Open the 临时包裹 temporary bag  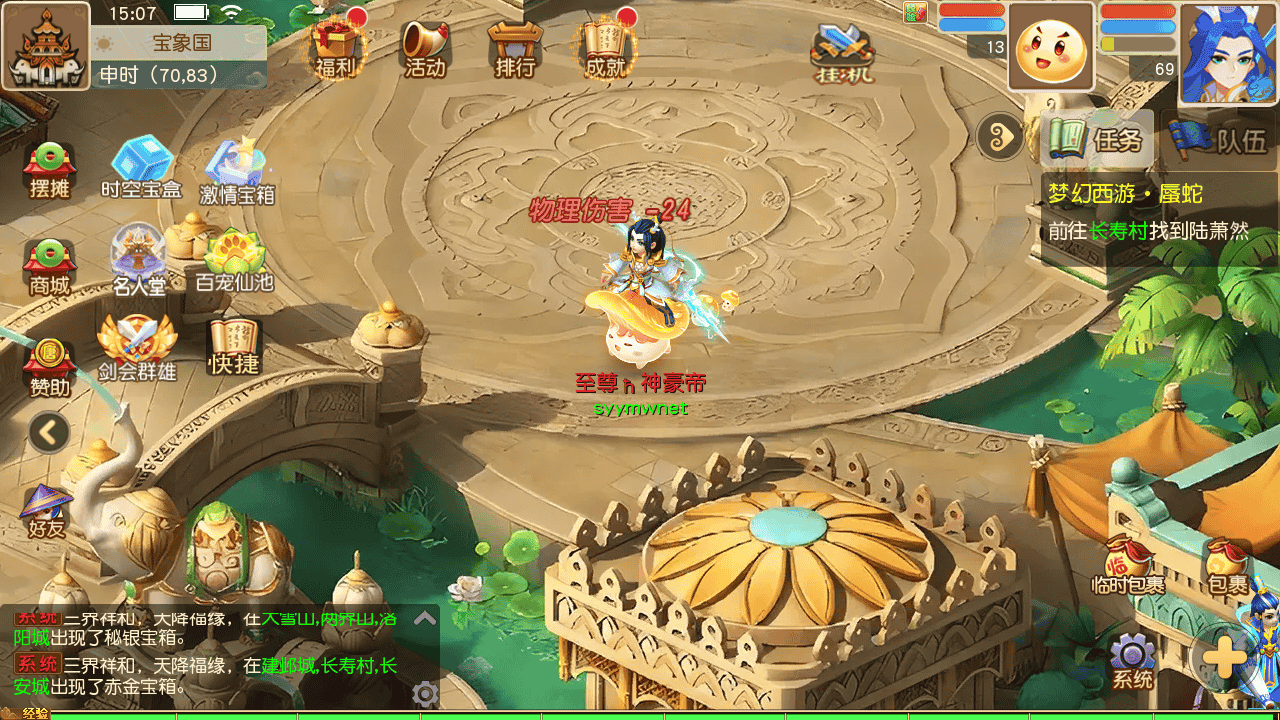click(x=1128, y=567)
